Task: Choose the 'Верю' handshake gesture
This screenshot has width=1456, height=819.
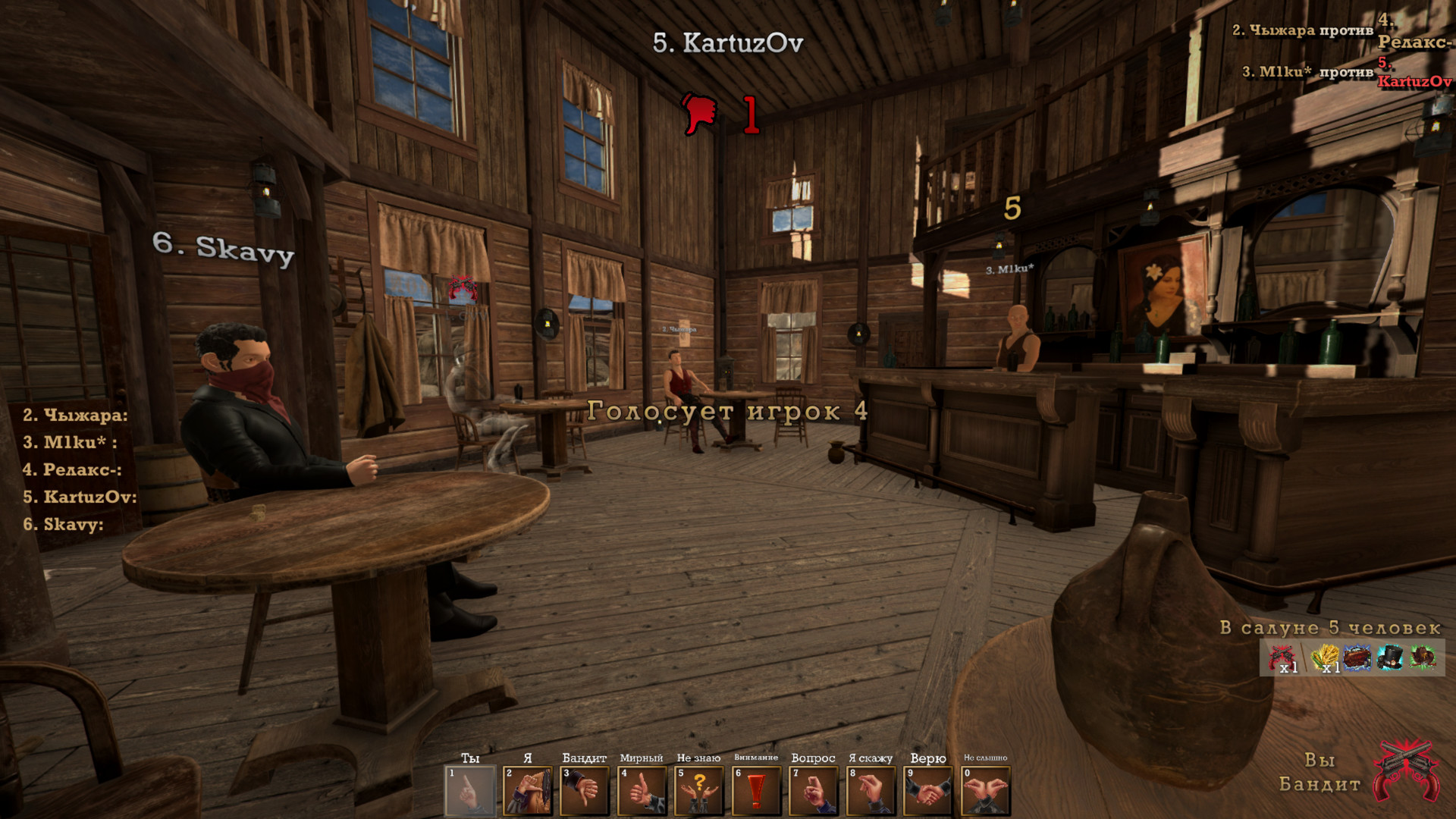Action: tap(928, 791)
